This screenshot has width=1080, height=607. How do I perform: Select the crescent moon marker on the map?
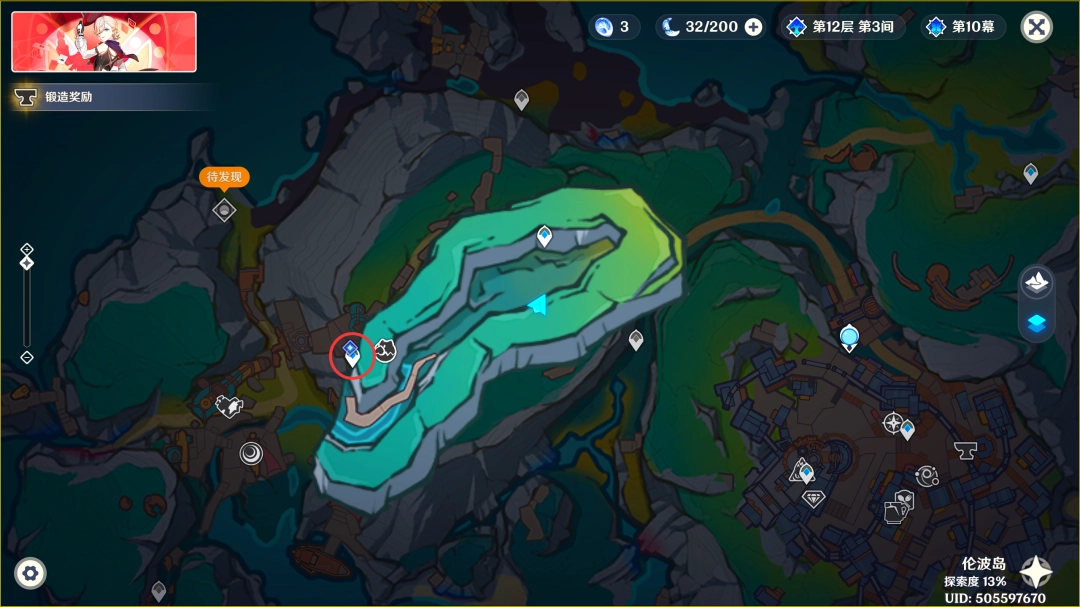(x=250, y=454)
